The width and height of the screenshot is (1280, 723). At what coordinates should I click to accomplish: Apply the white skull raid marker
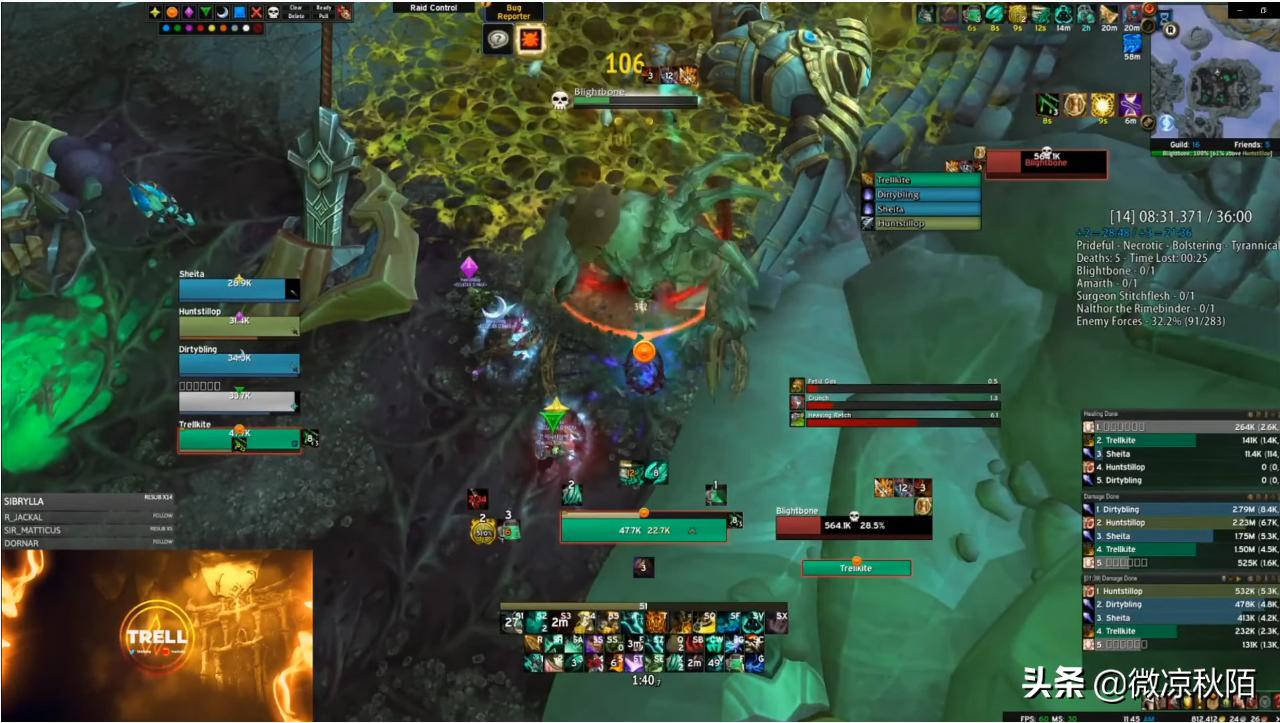click(x=273, y=12)
